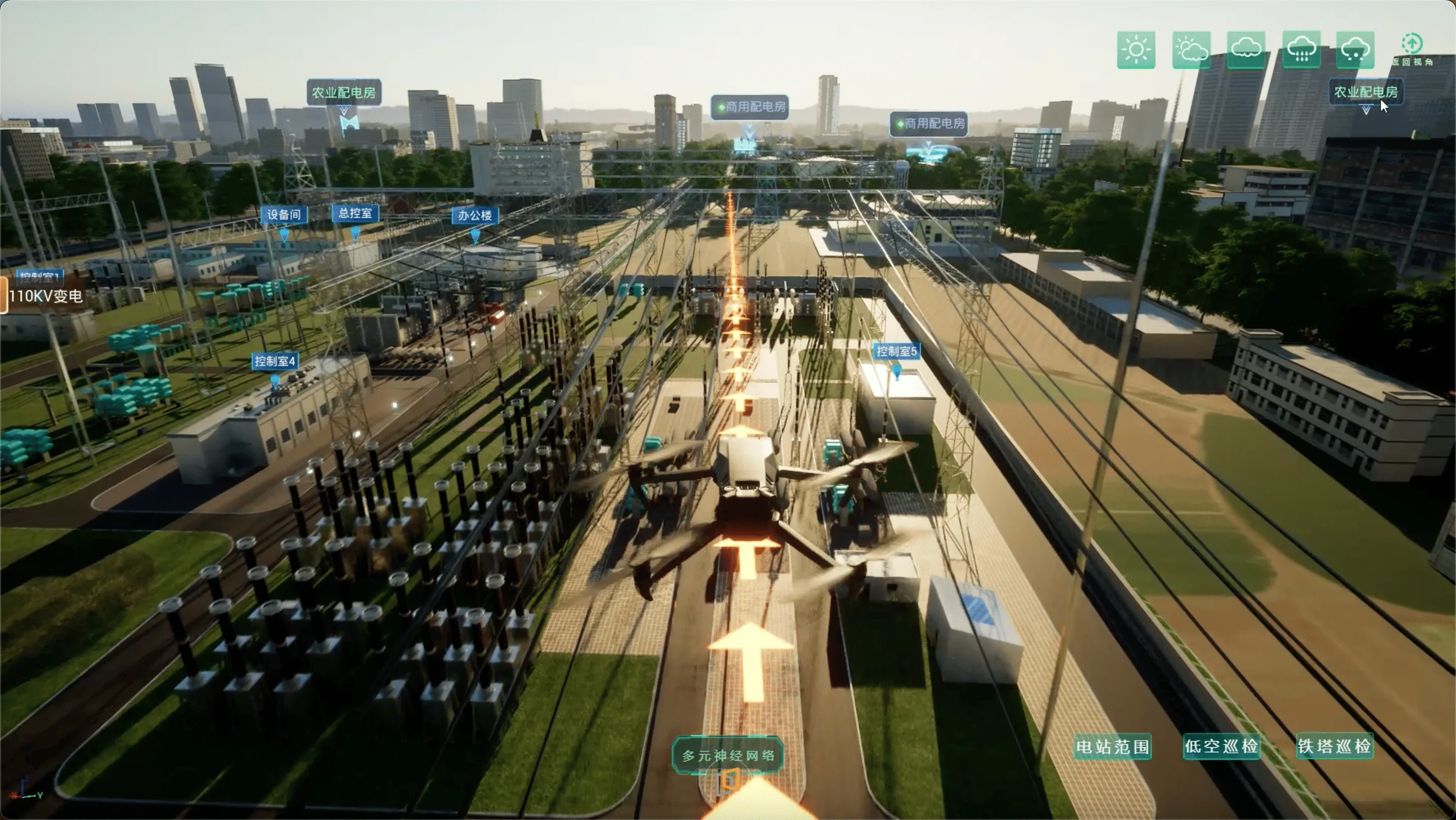Open the 控制室5 marker label

896,351
